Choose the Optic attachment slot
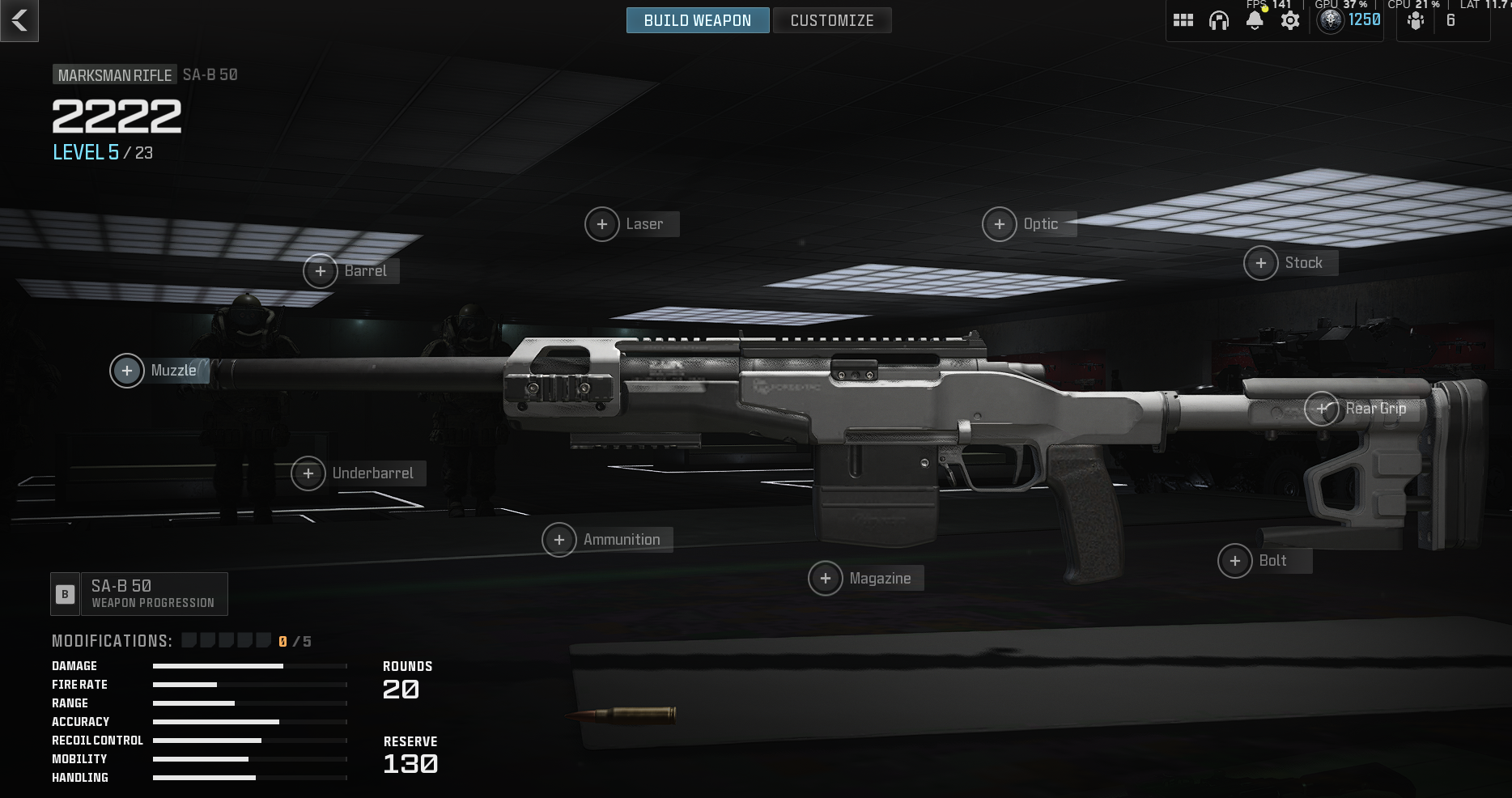This screenshot has width=1512, height=798. (x=1000, y=224)
